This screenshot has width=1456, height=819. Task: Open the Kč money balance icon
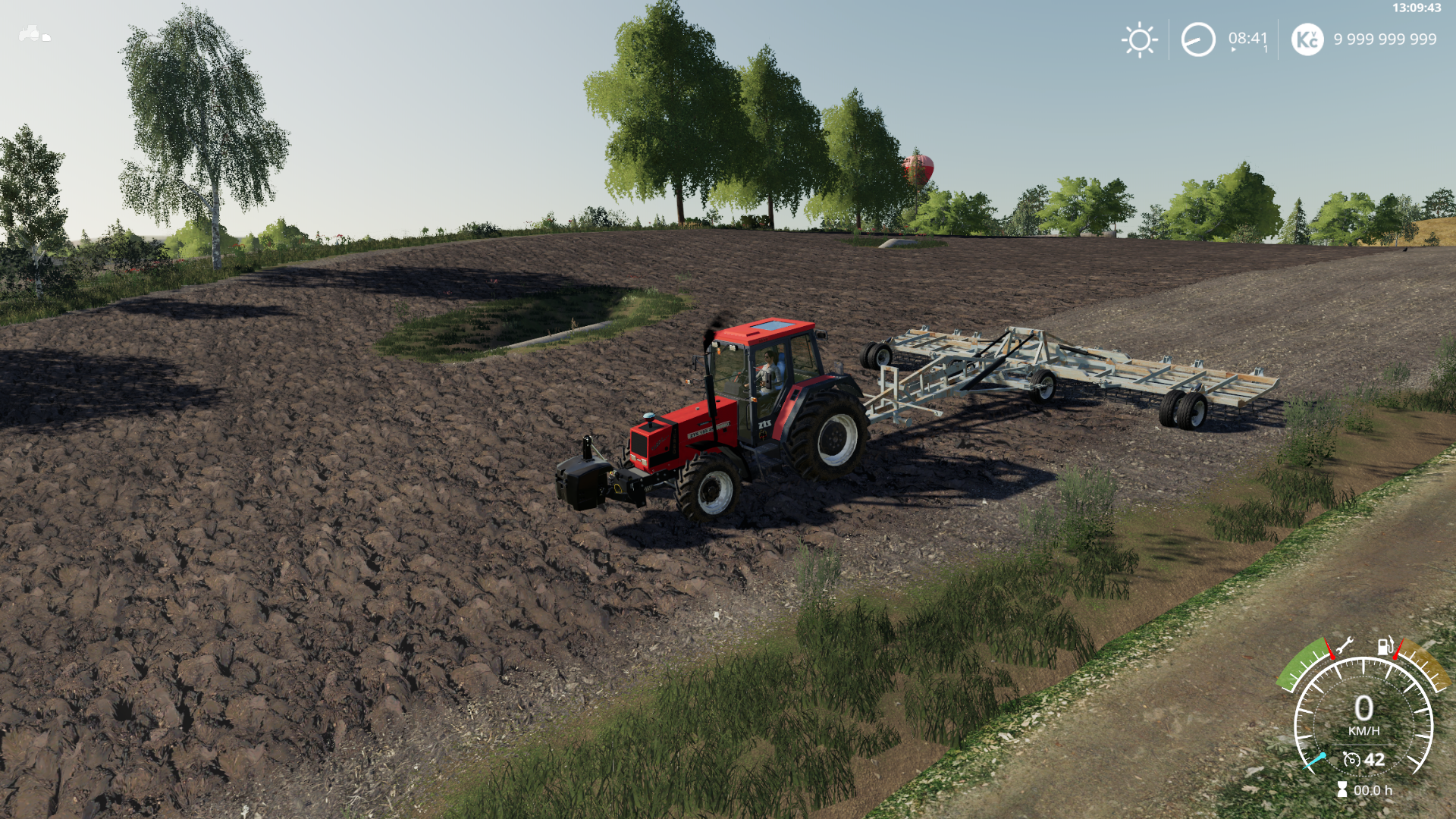pyautogui.click(x=1307, y=39)
